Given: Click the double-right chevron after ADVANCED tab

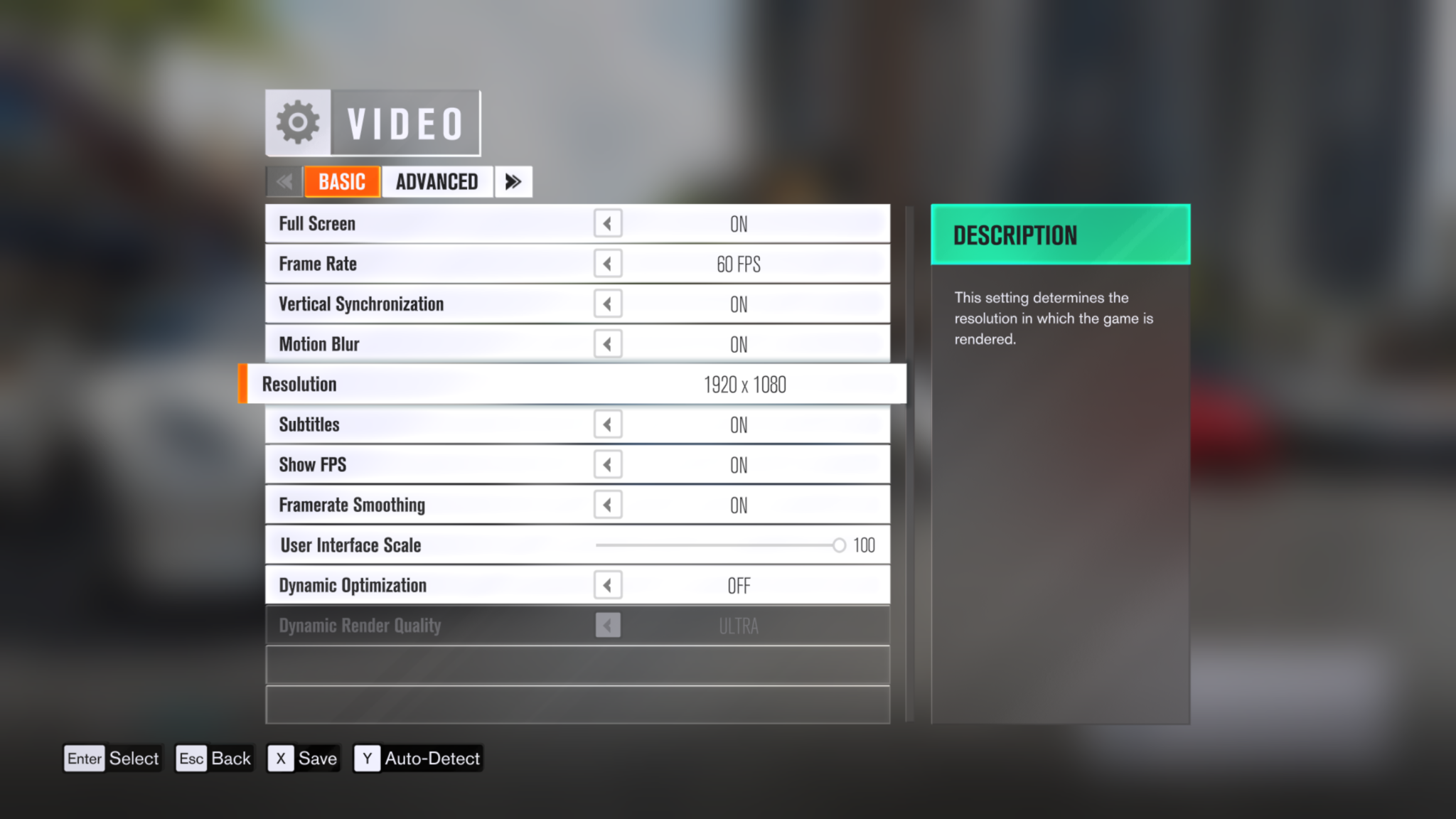Looking at the screenshot, I should click(x=513, y=181).
